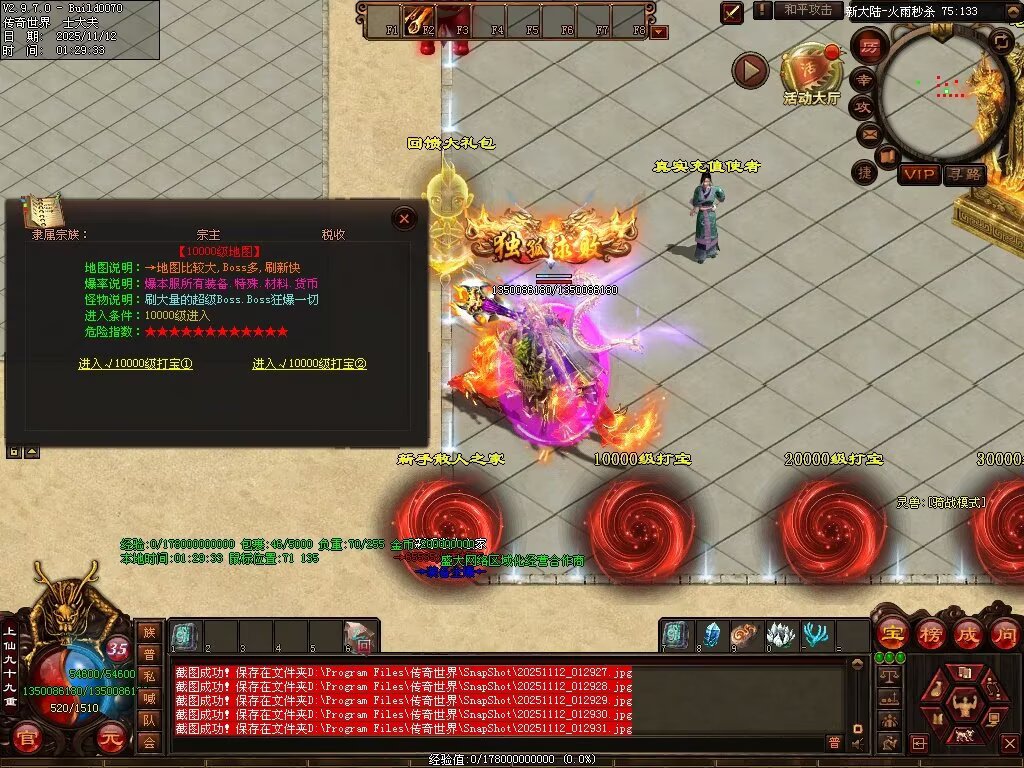The width and height of the screenshot is (1024, 768).
Task: Show the 榜 rankings button
Action: tap(929, 633)
